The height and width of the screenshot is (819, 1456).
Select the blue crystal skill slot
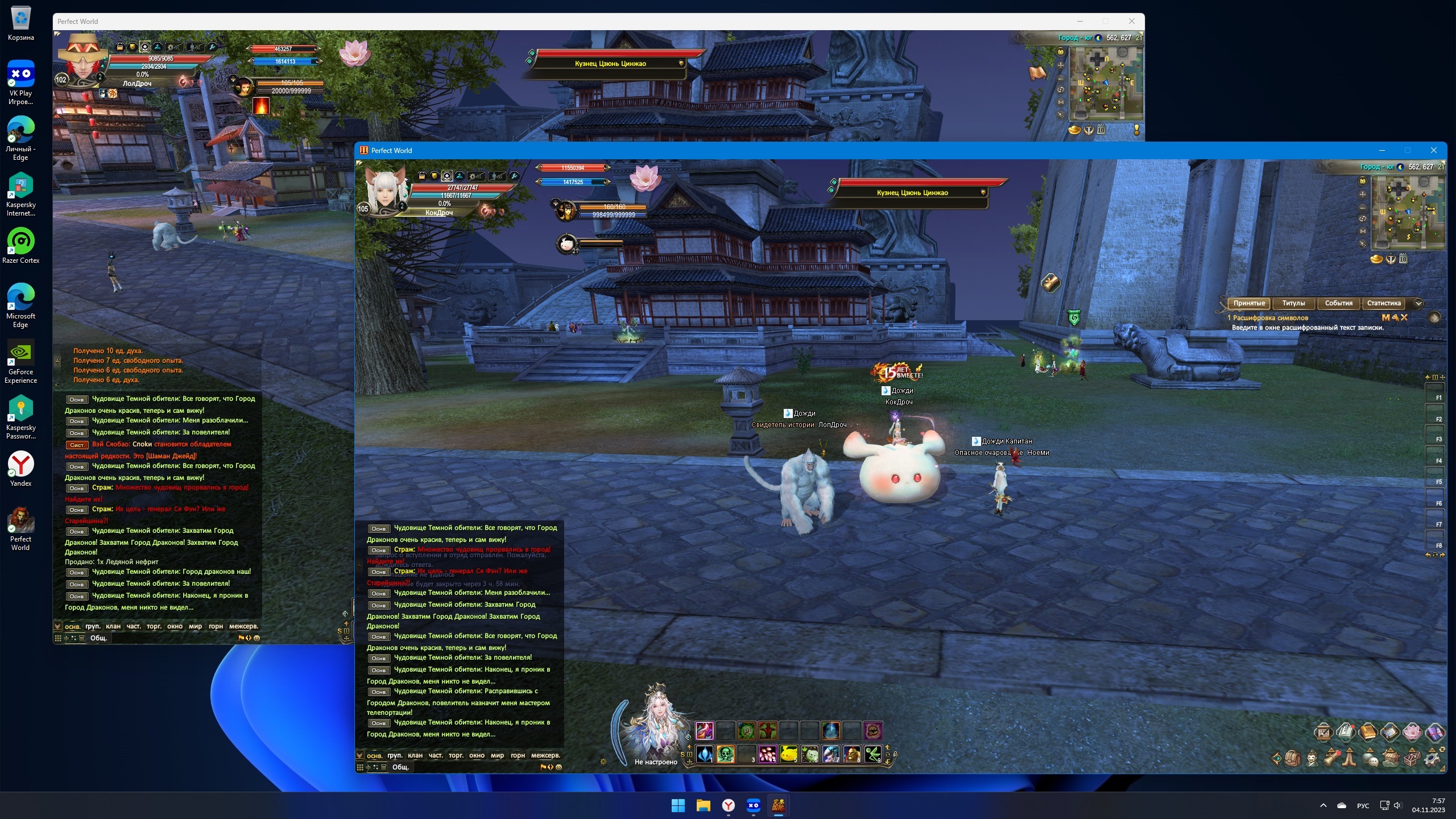(x=705, y=755)
